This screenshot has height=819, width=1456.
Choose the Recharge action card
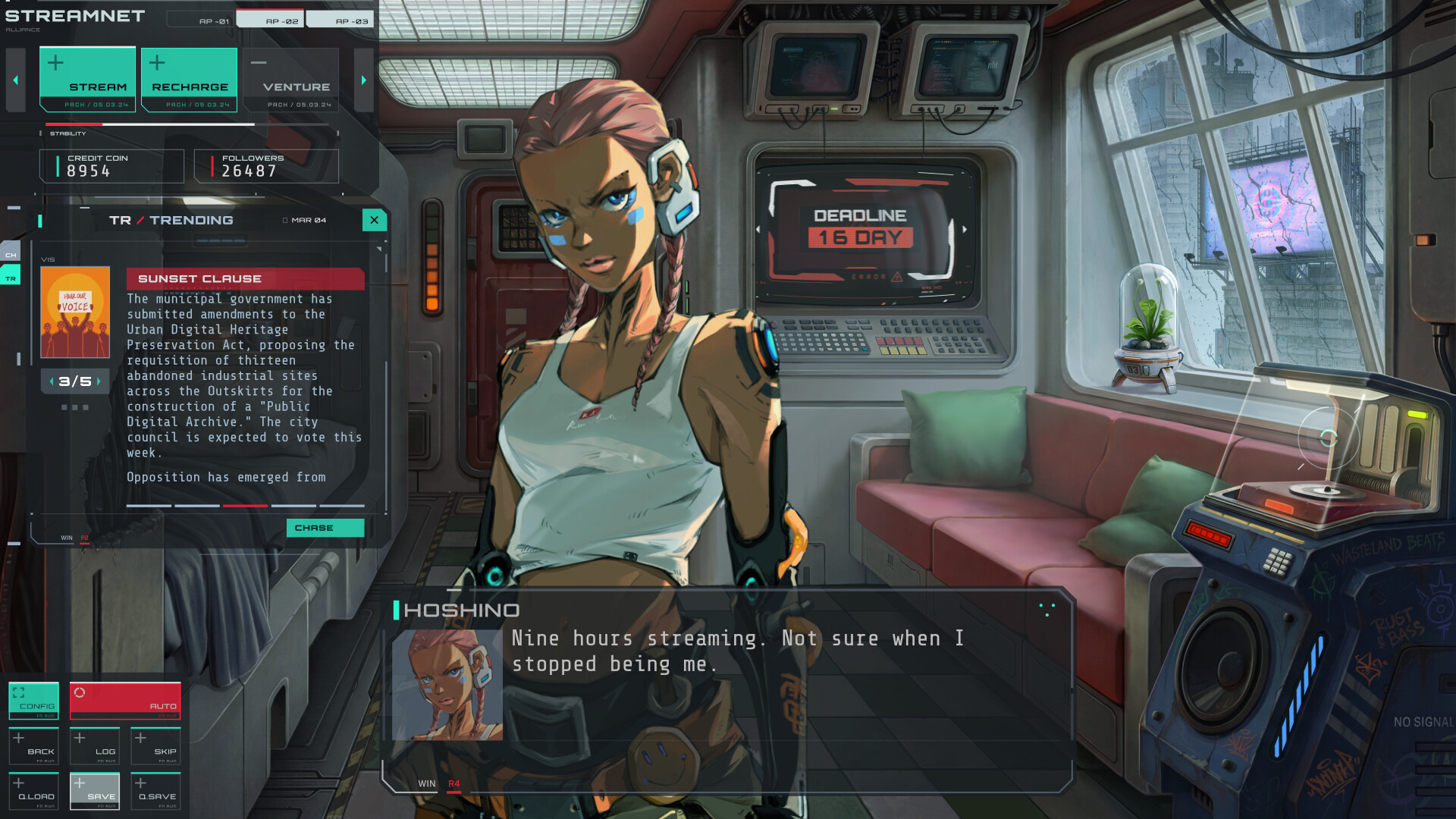coord(189,80)
